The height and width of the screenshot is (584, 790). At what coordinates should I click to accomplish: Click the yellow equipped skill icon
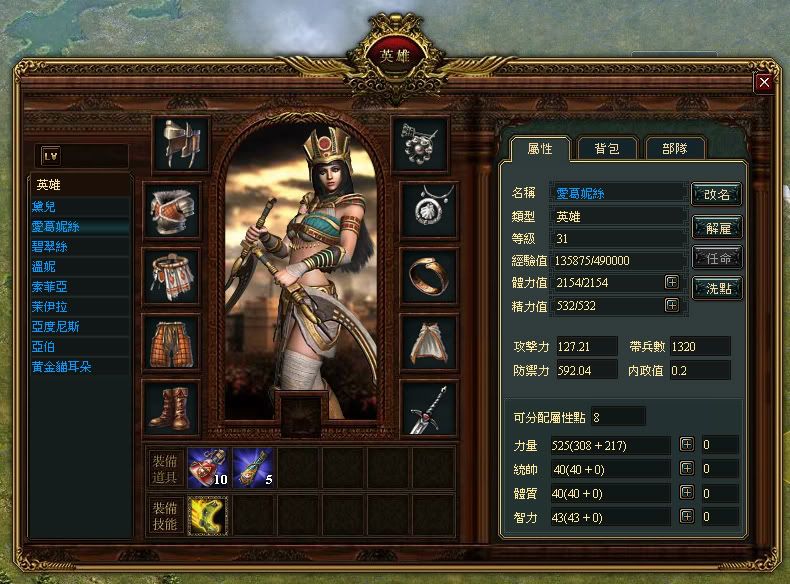tap(207, 514)
